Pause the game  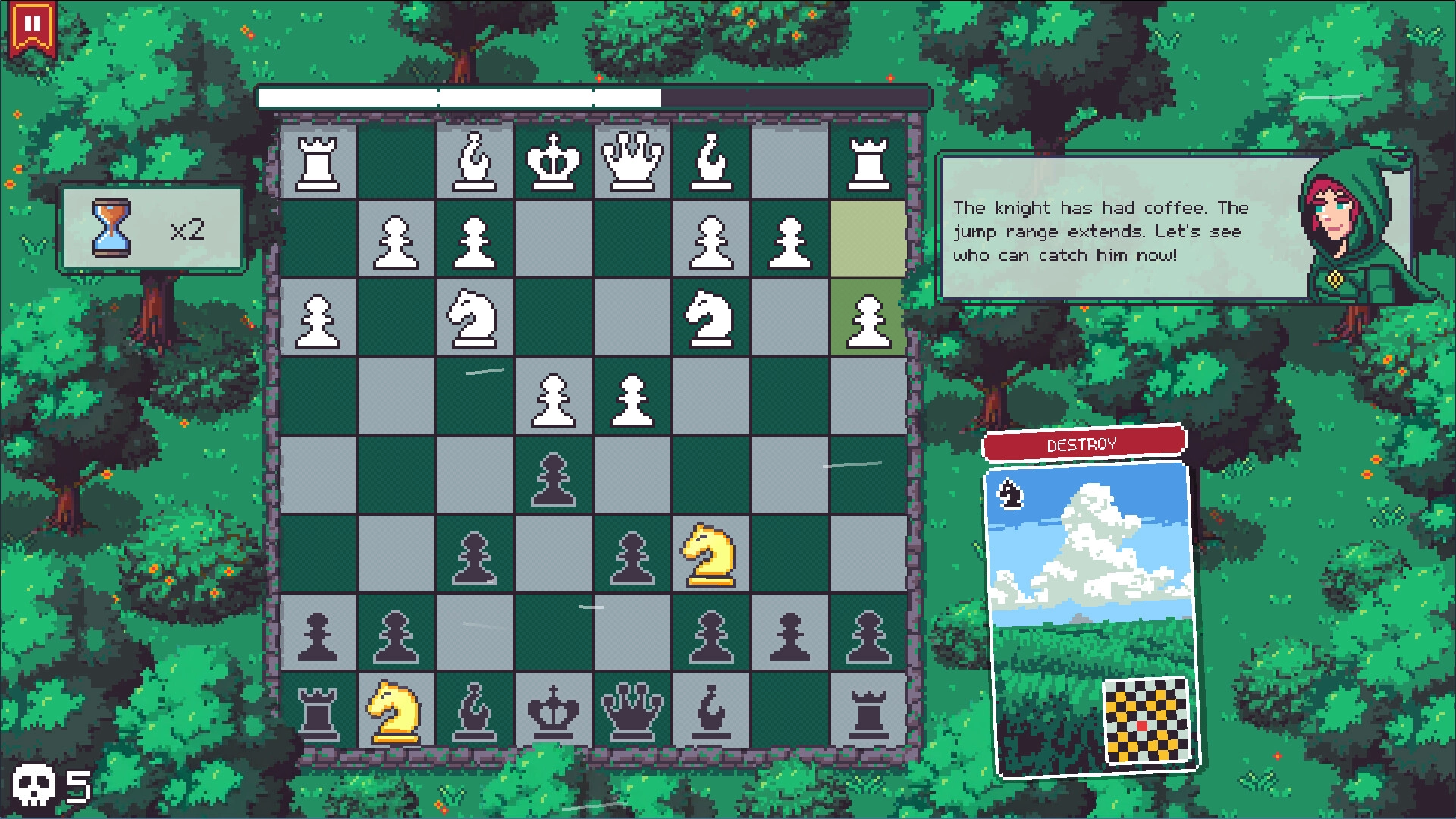point(32,23)
